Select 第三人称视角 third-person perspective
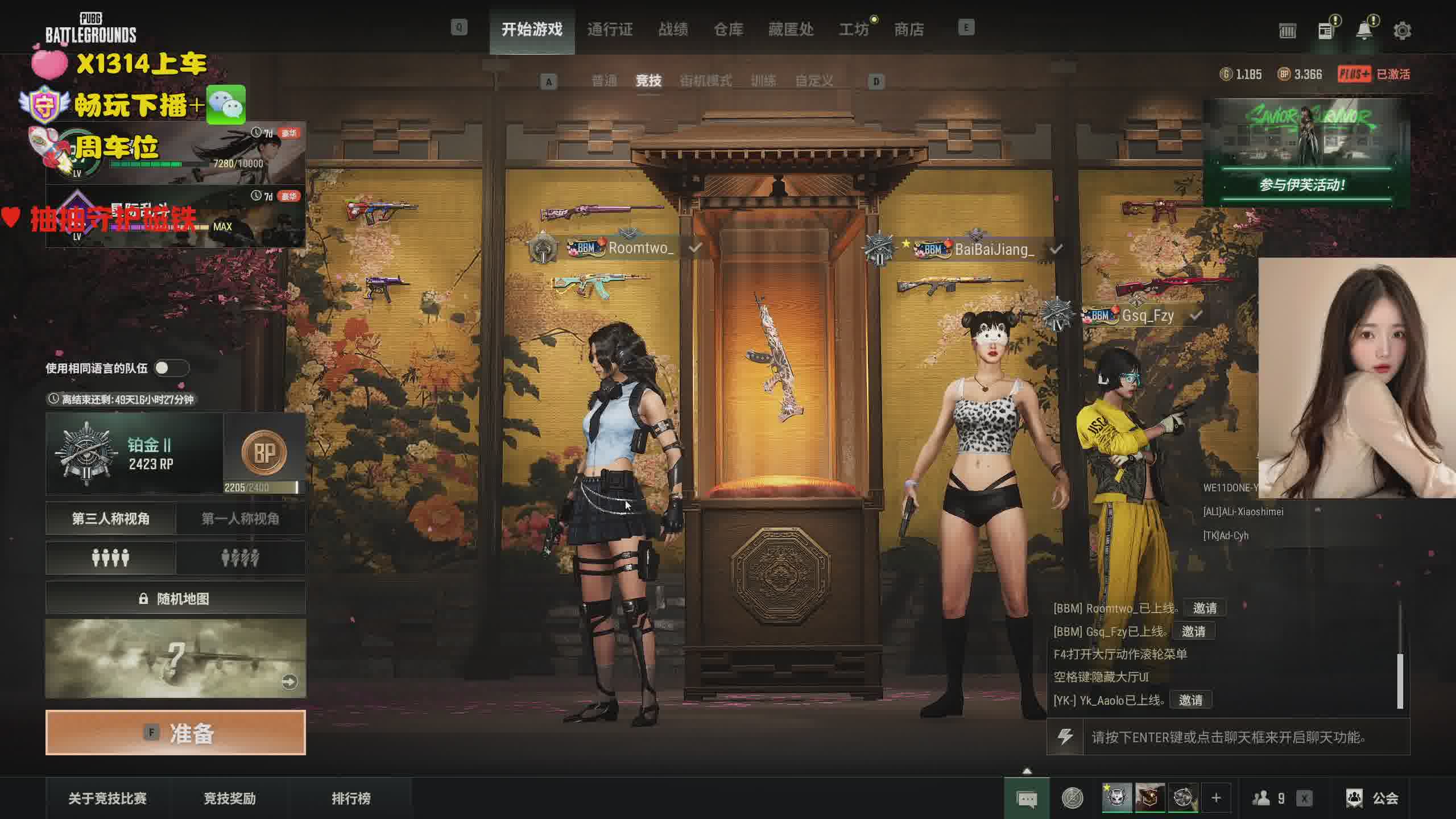Viewport: 1456px width, 819px height. pos(110,518)
